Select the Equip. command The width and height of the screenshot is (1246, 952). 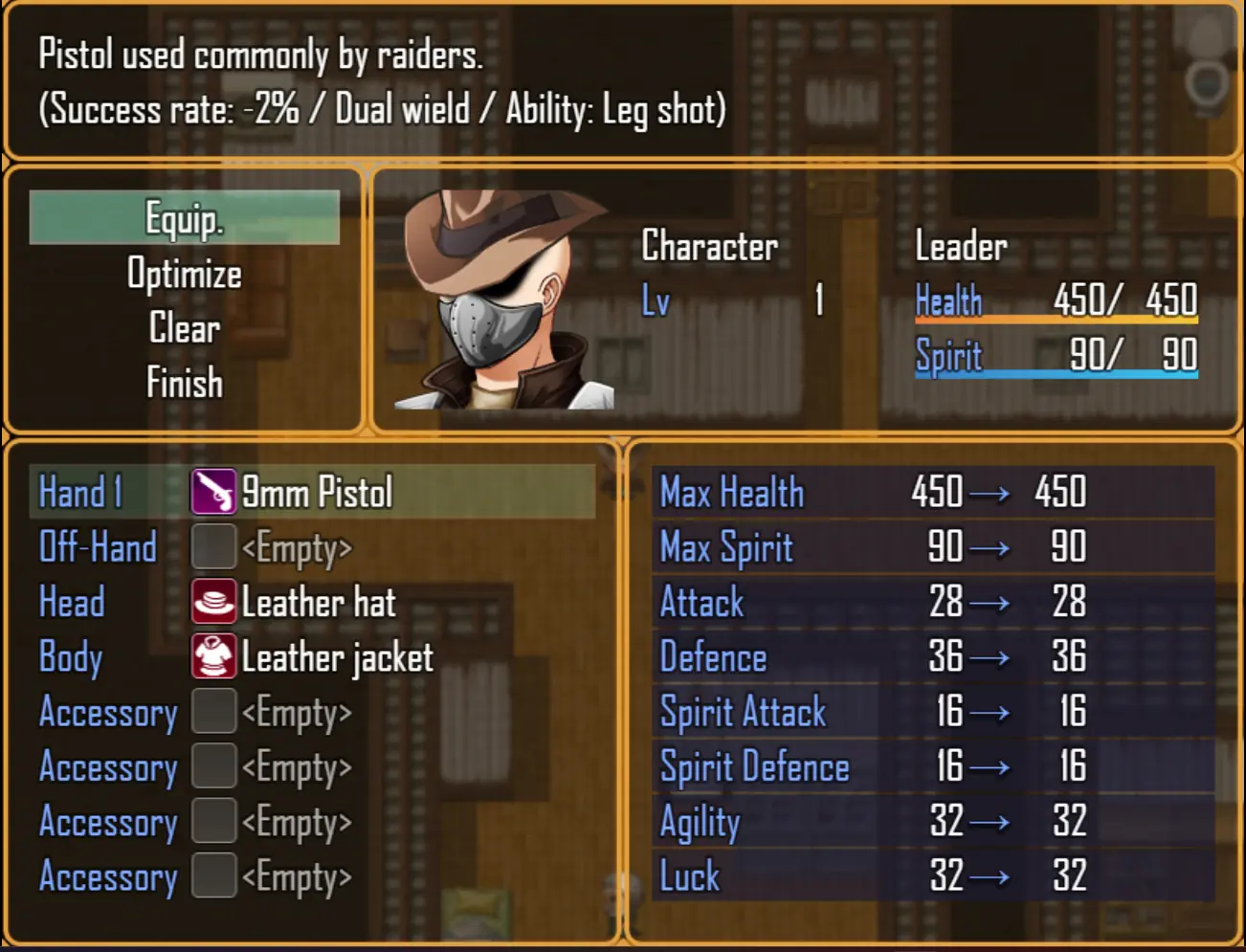(184, 218)
